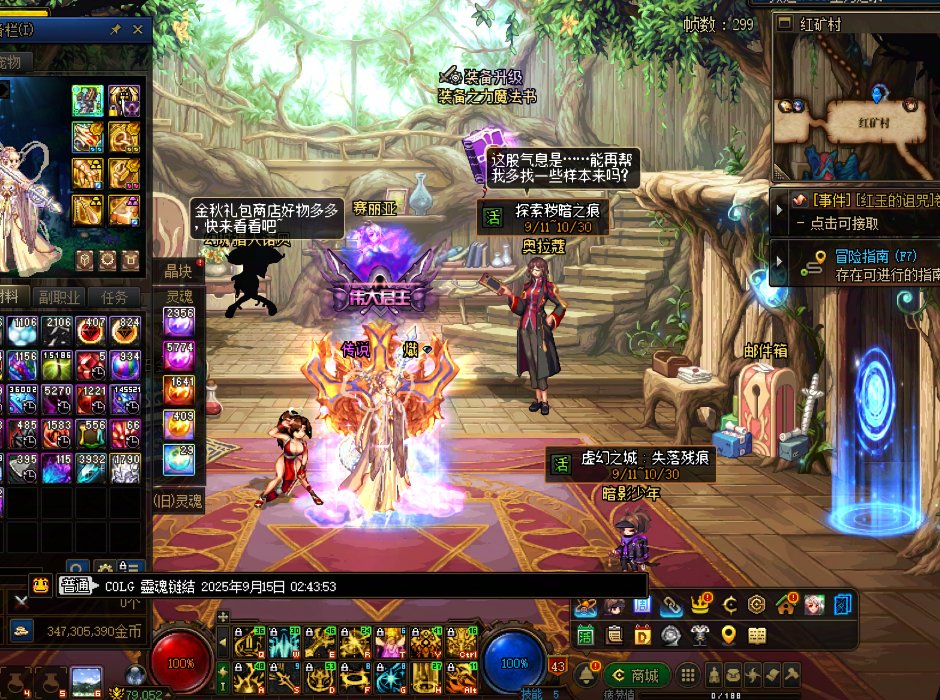The image size is (940, 700).
Task: Open the house icon with alert
Action: (x=785, y=605)
